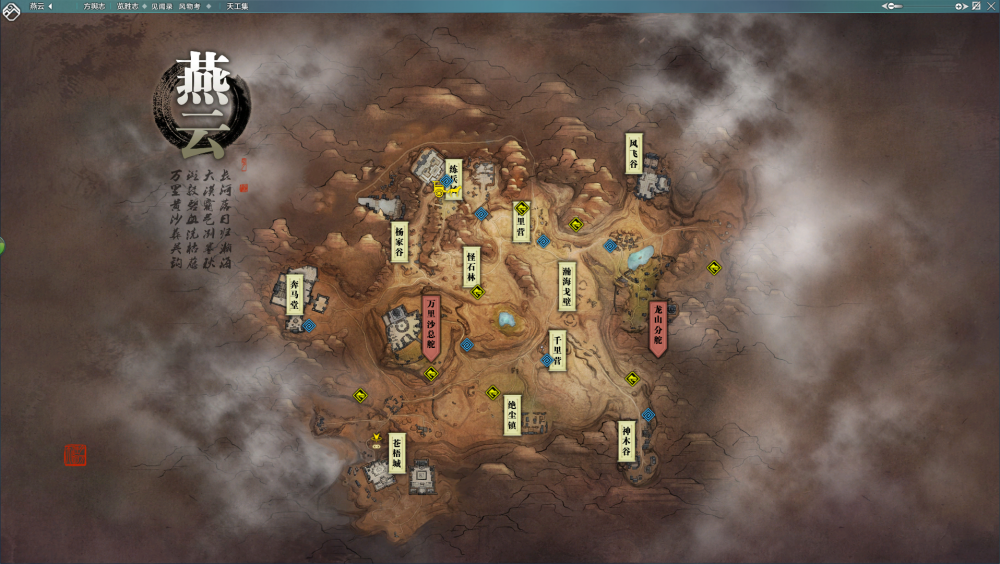Screen dimensions: 1000x564
Task: Select the 奔马堂 location label
Action: point(294,294)
